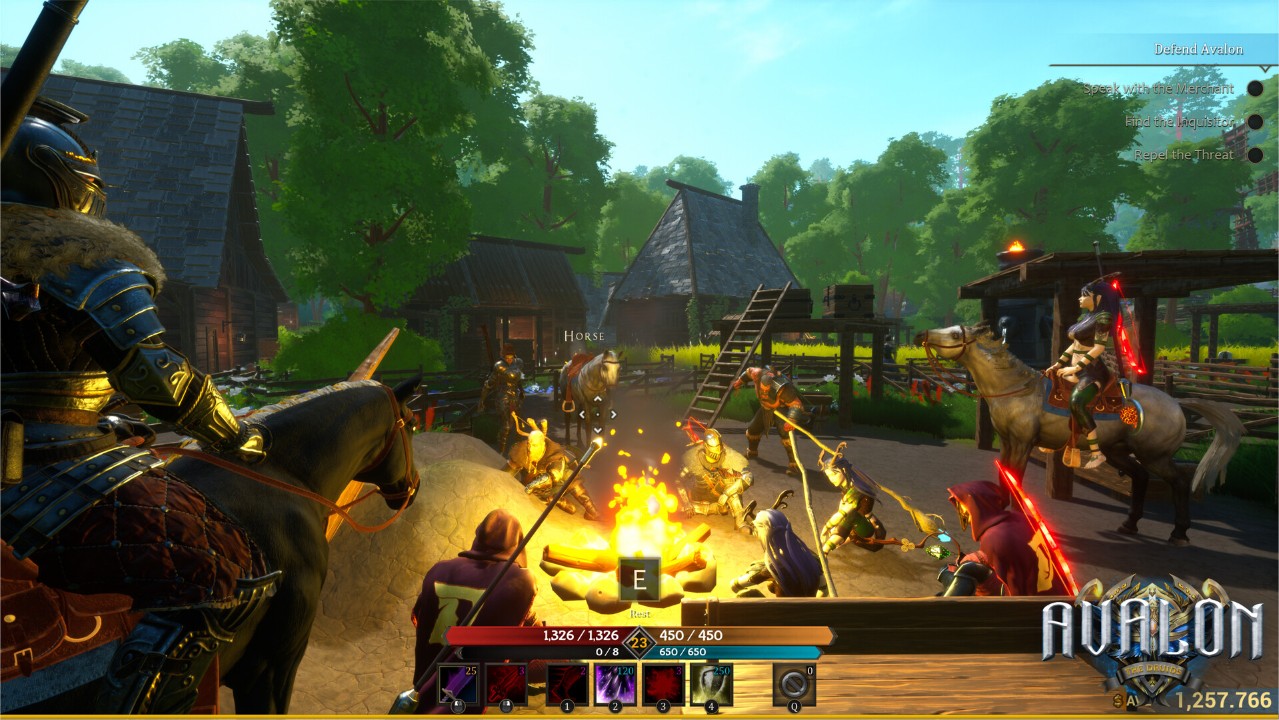1279x720 pixels.
Task: Cast the purple shards spell in slot 2
Action: tap(615, 684)
